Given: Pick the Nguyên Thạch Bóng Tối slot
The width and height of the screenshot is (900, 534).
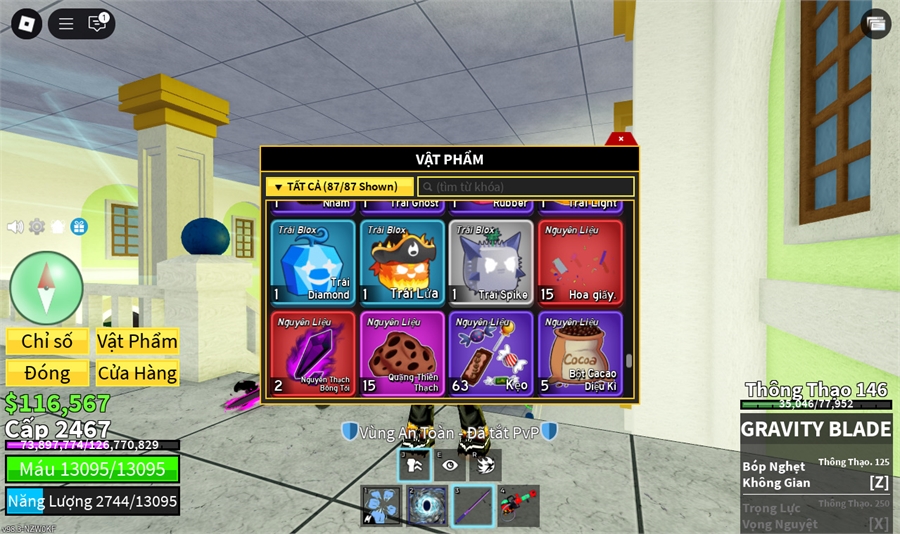Looking at the screenshot, I should (x=313, y=353).
